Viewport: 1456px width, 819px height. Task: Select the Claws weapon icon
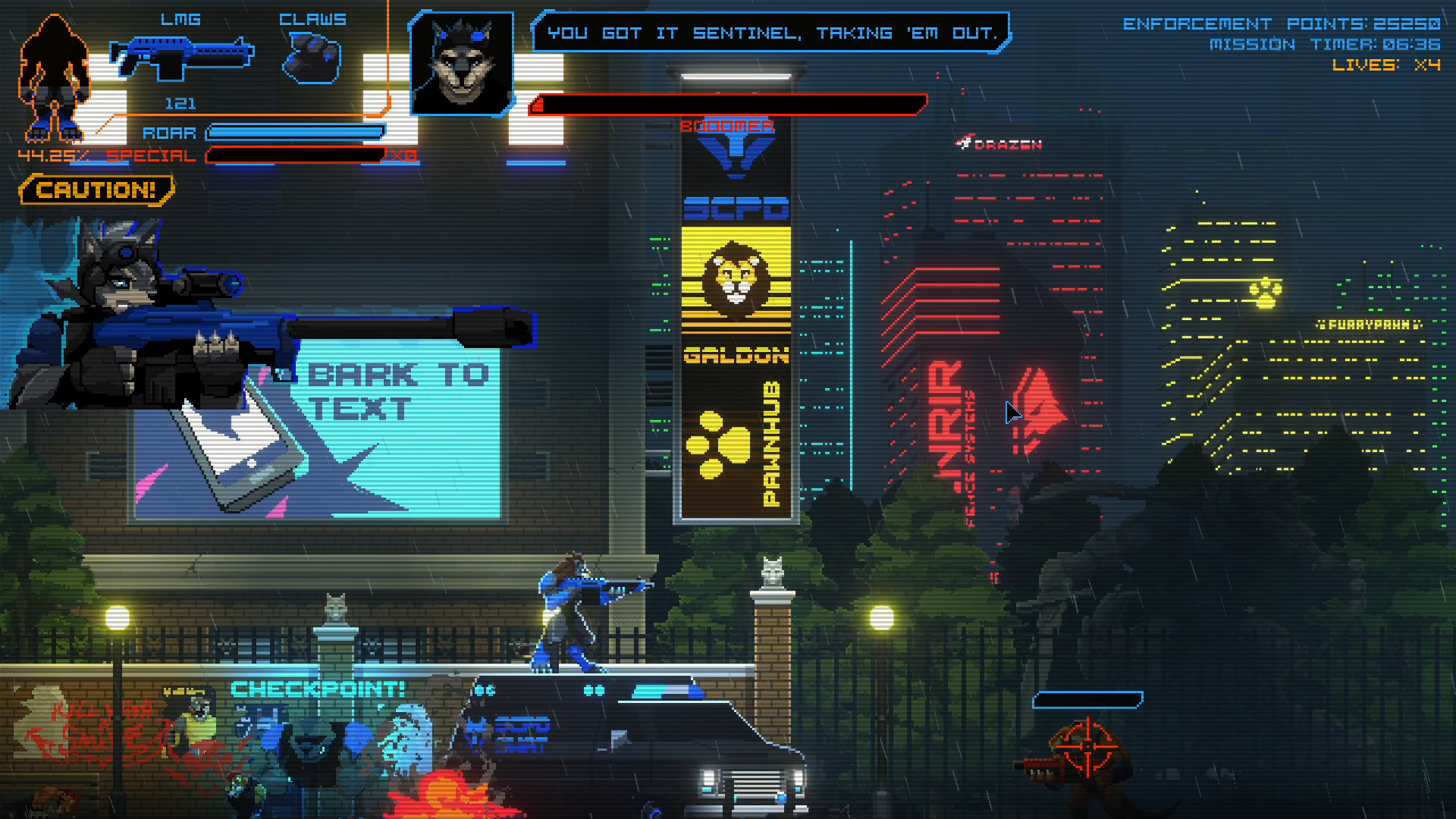coord(312,59)
